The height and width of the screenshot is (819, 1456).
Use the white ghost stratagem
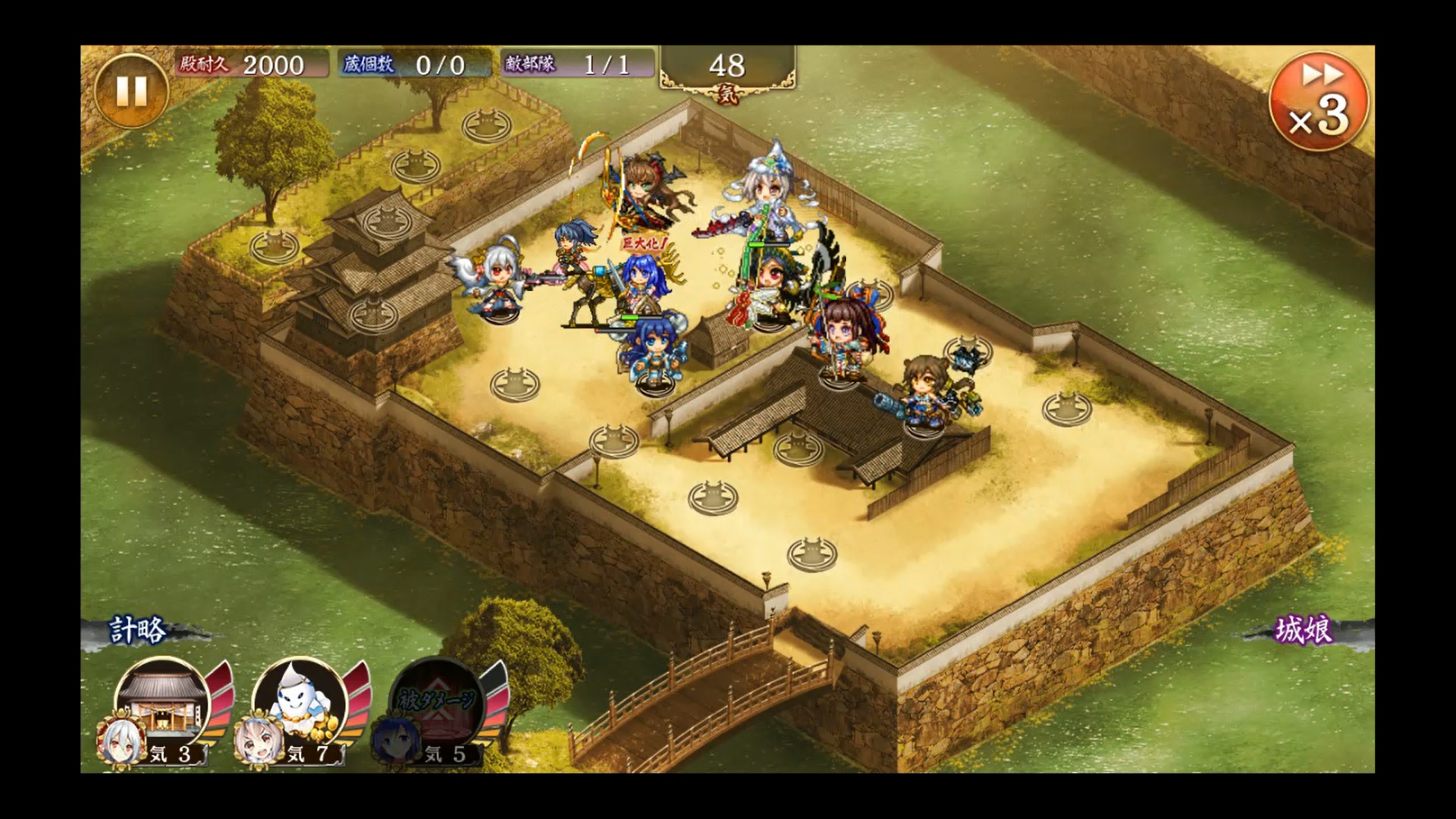pyautogui.click(x=299, y=702)
